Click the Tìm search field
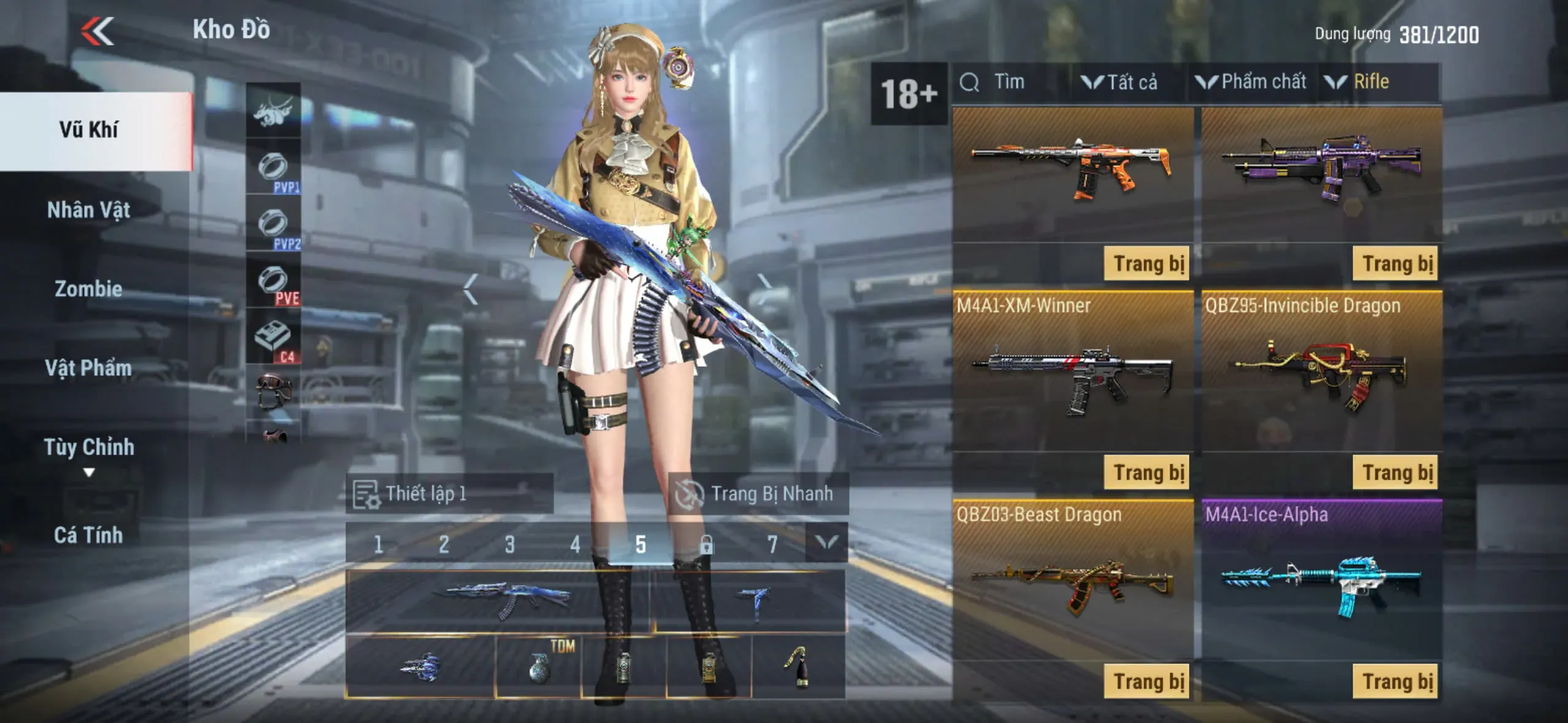This screenshot has height=723, width=1568. coord(1009,82)
